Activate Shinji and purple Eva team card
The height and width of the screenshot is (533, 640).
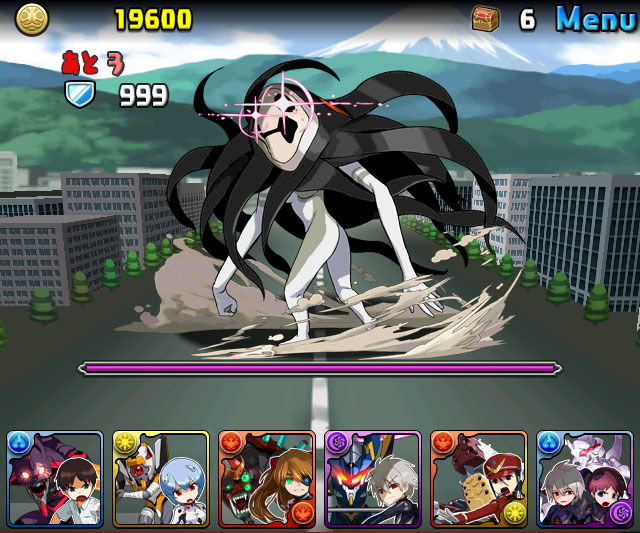[55, 479]
